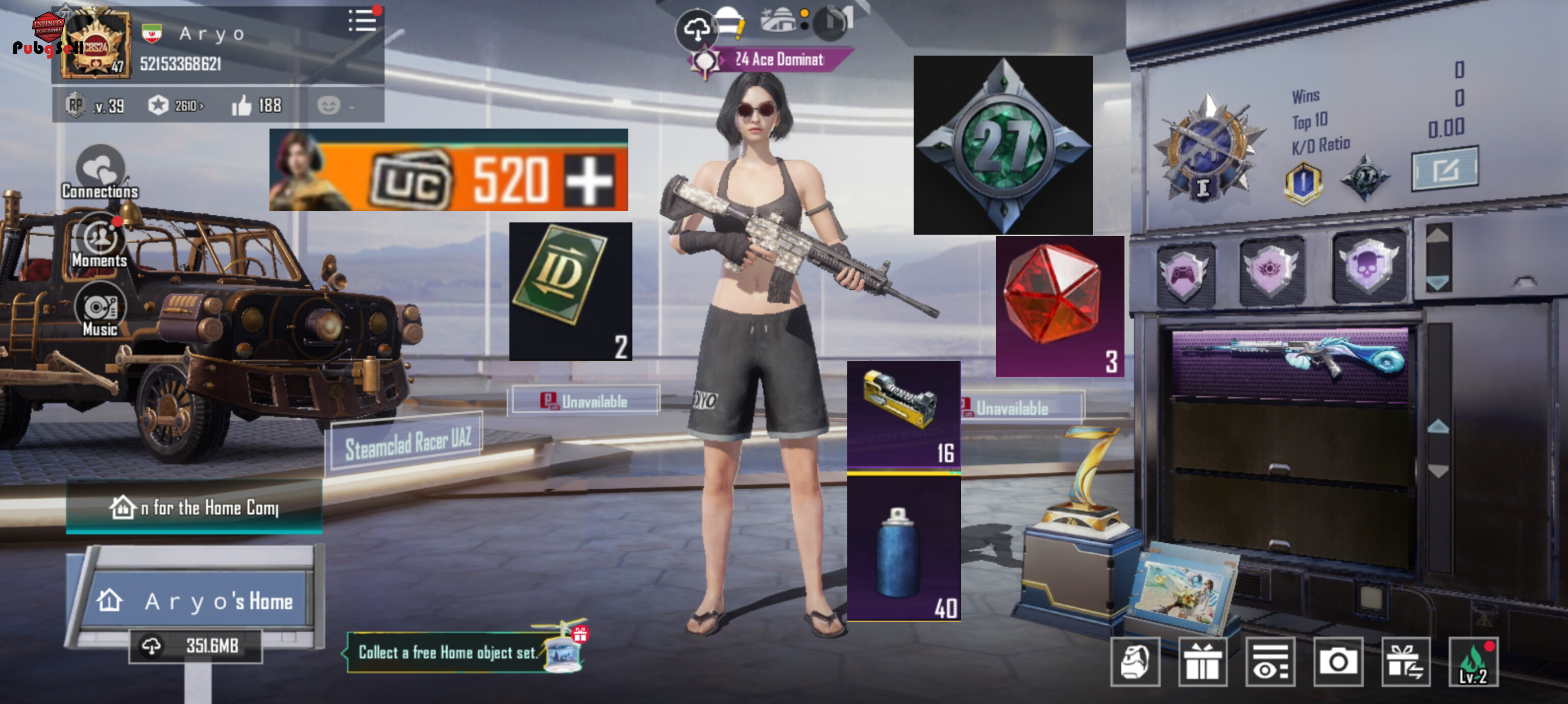Image resolution: width=1568 pixels, height=704 pixels.
Task: Select the gamepad achievement badge
Action: coord(1185,272)
